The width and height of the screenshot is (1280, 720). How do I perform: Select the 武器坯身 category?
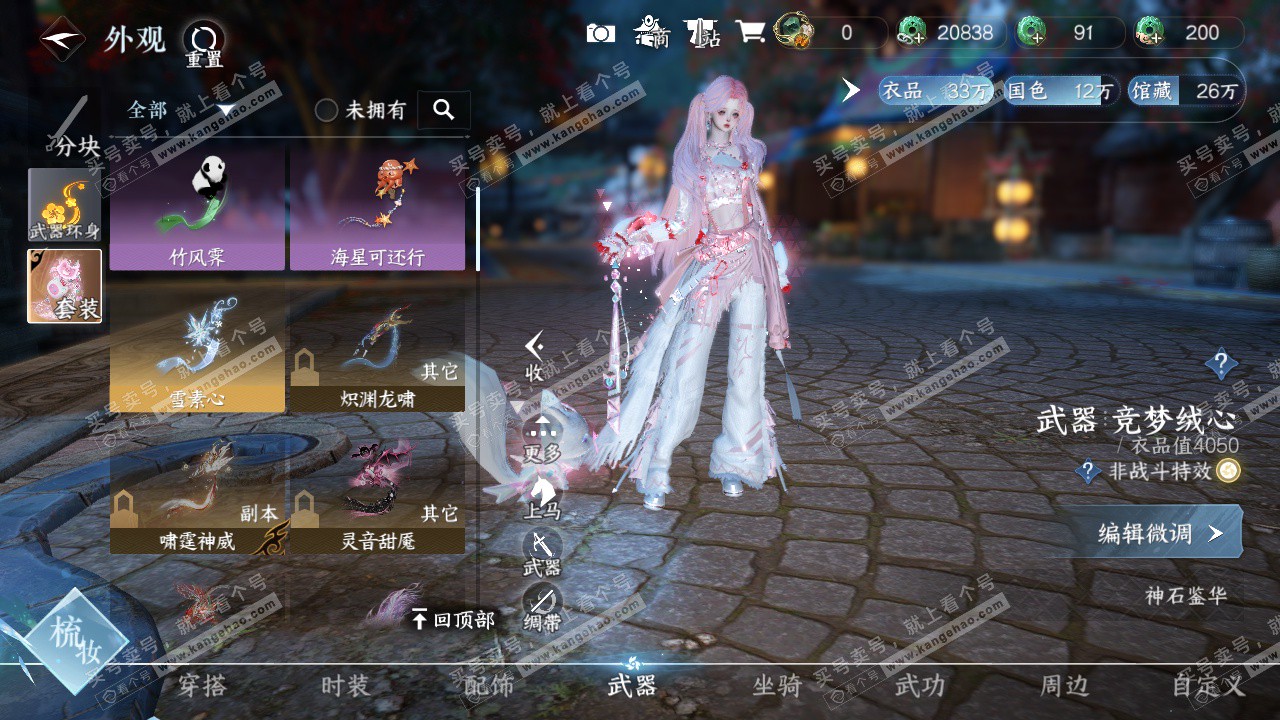click(x=64, y=205)
